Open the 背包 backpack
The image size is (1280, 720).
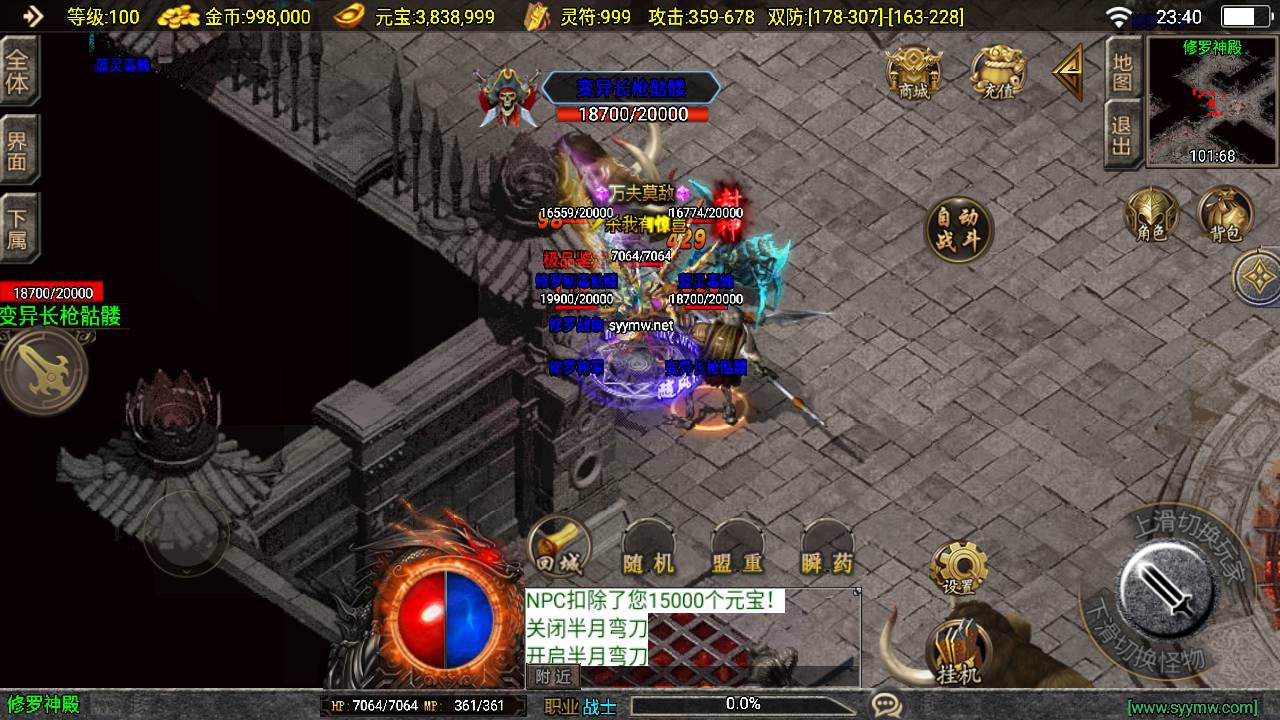point(1225,215)
